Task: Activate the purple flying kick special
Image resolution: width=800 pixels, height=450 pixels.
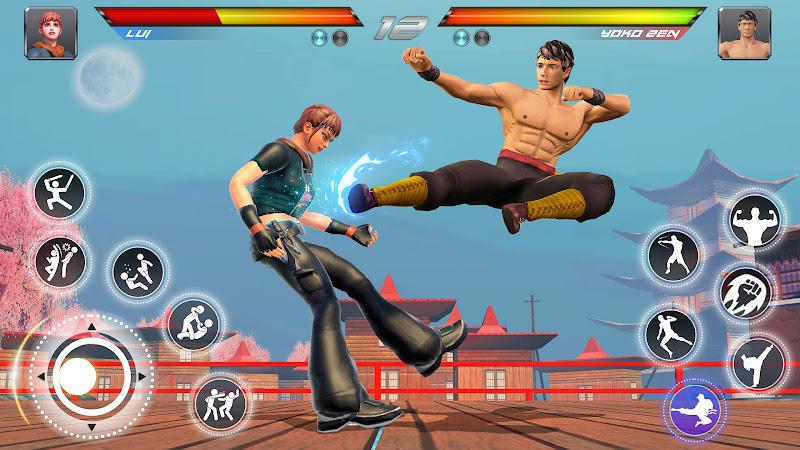Action: pos(696,409)
